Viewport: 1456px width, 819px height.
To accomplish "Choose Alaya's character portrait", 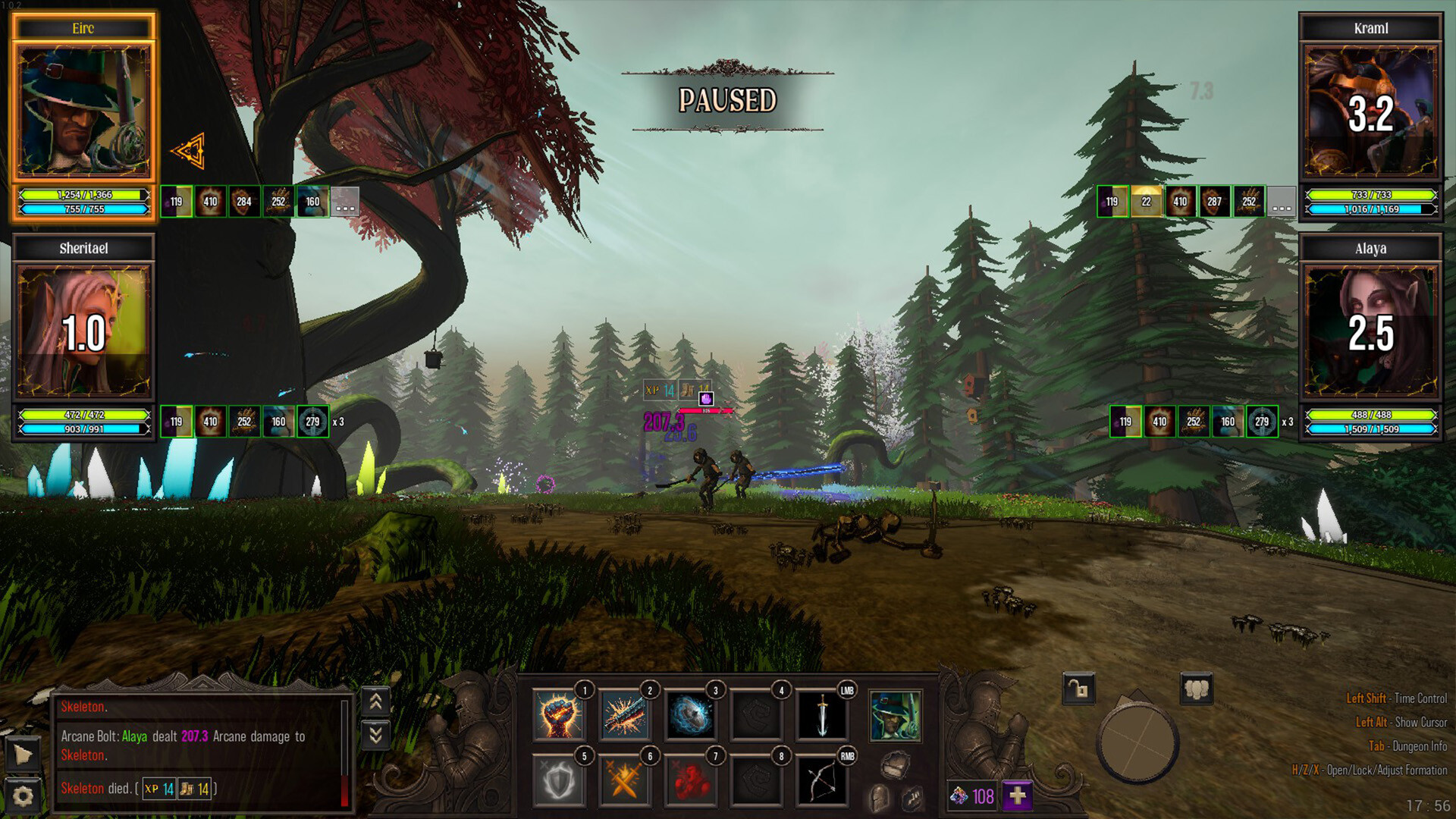I will [x=1370, y=331].
